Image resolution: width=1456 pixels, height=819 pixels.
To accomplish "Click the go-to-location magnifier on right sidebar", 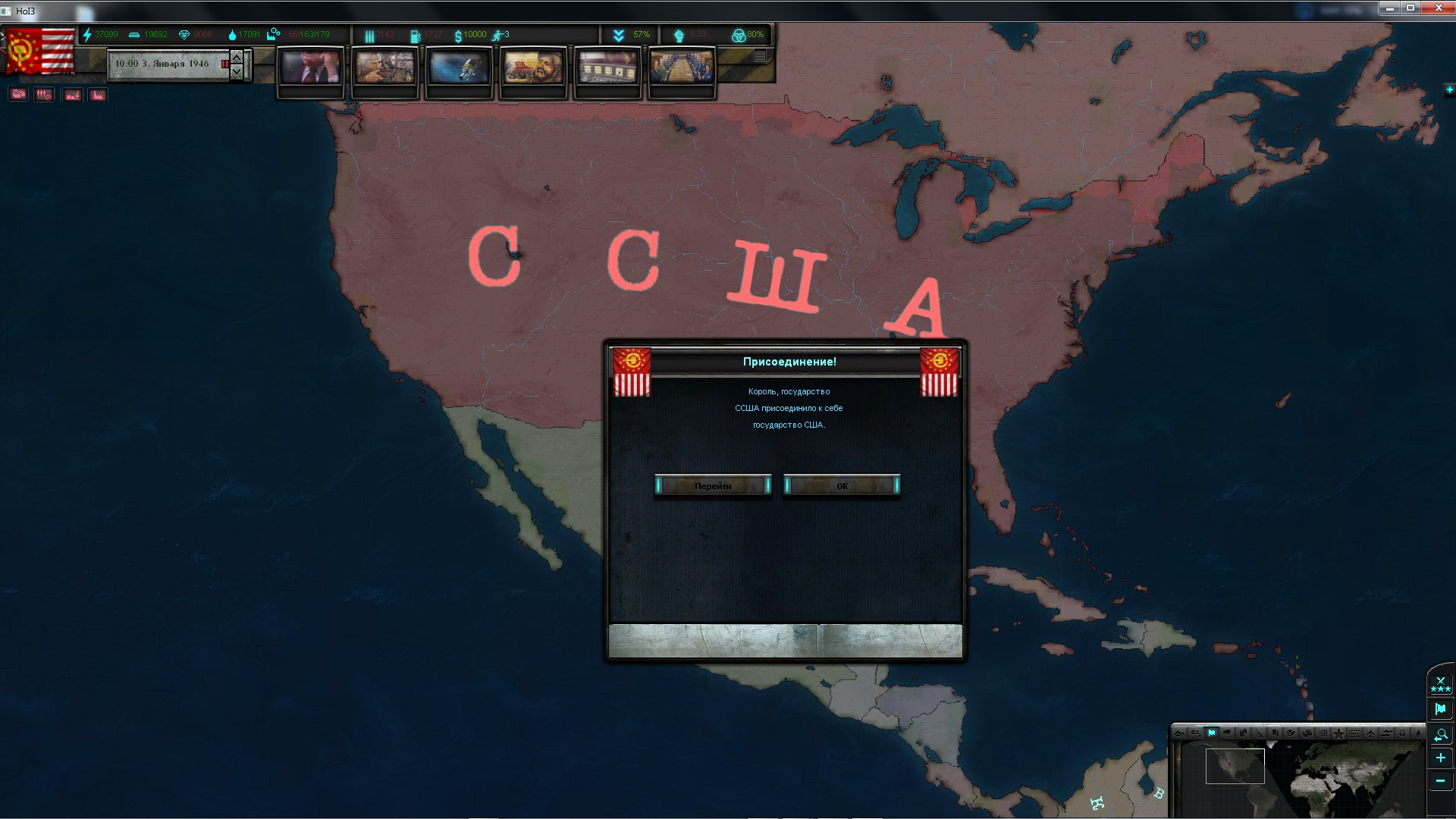I will pos(1441,734).
